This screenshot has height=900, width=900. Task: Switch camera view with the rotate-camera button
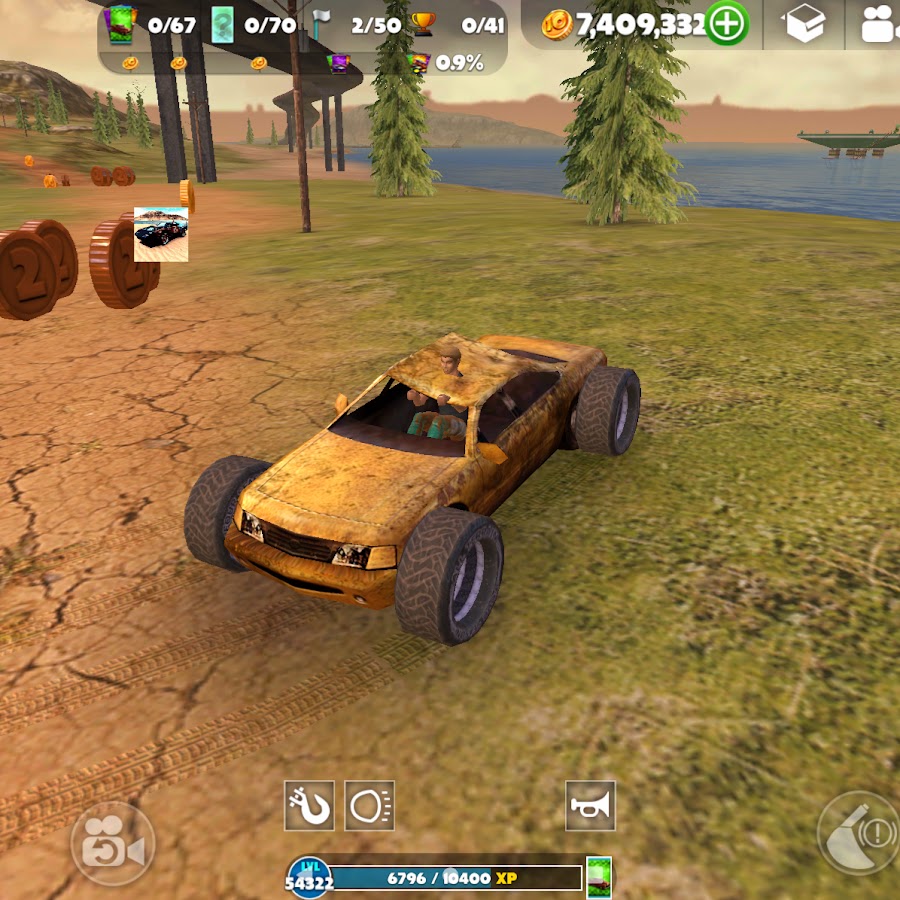(113, 843)
